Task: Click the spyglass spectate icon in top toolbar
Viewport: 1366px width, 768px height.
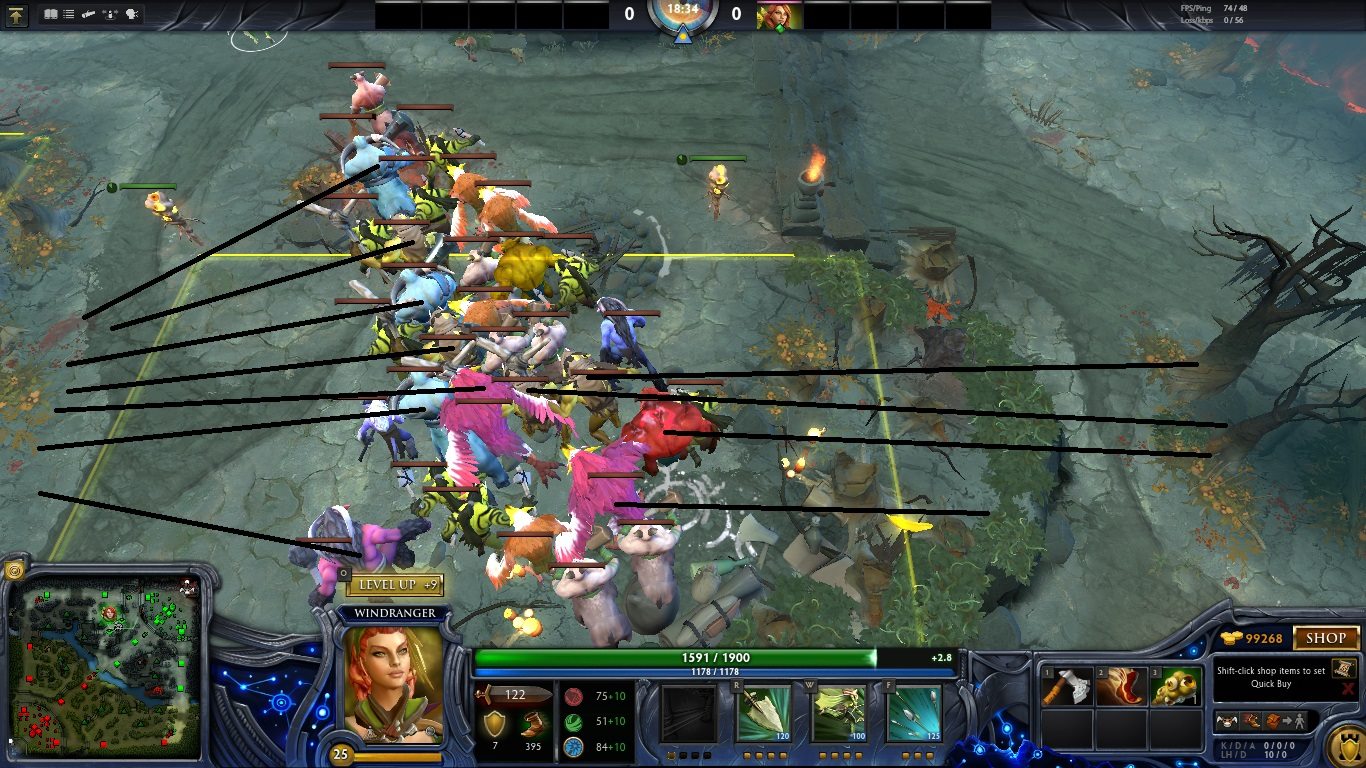Action: (88, 13)
